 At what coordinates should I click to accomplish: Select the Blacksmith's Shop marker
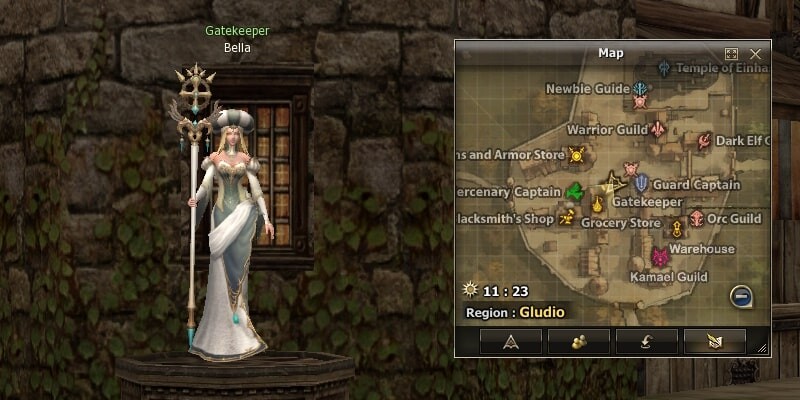click(x=567, y=216)
